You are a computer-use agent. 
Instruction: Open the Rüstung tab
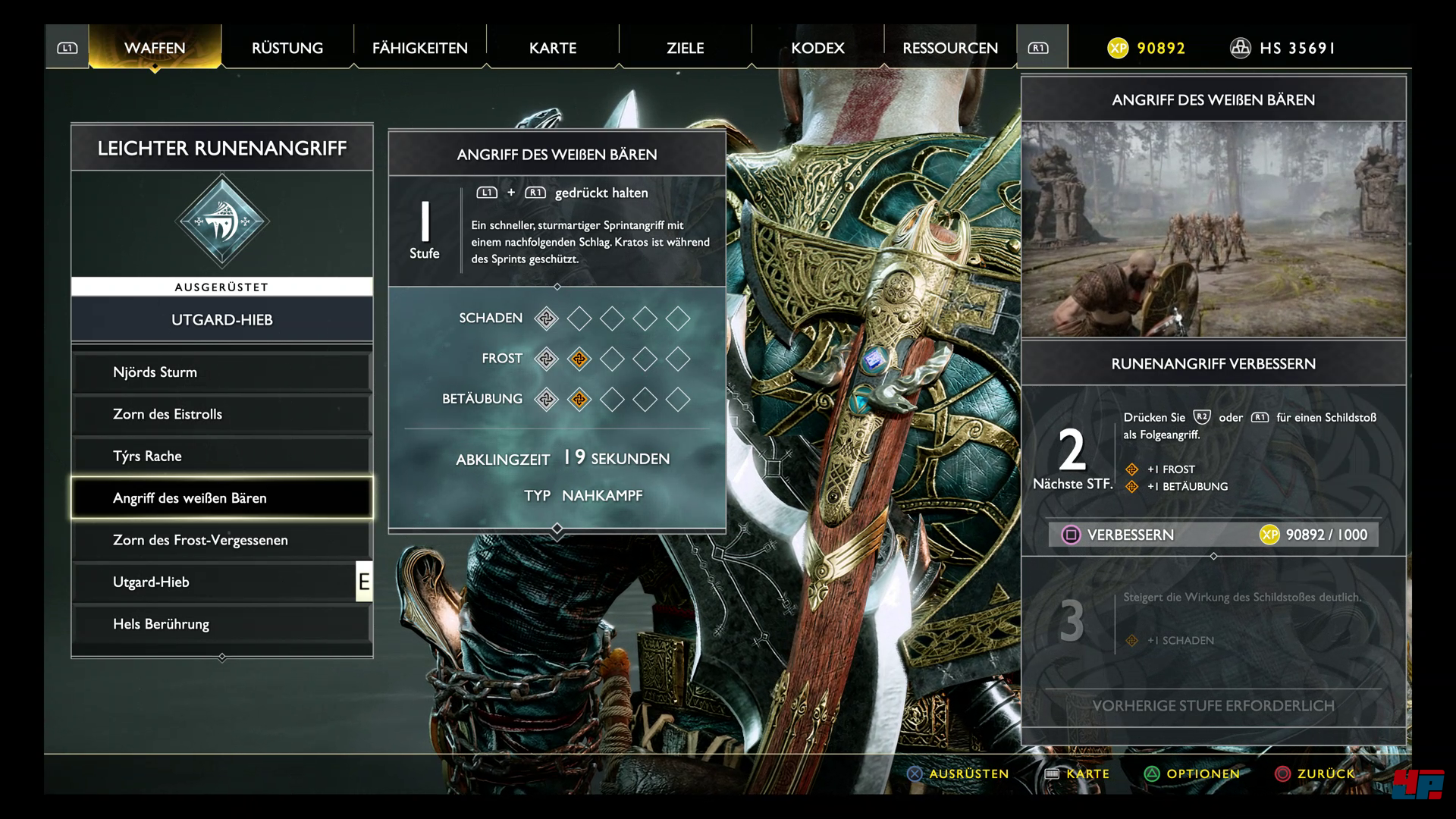(x=287, y=48)
